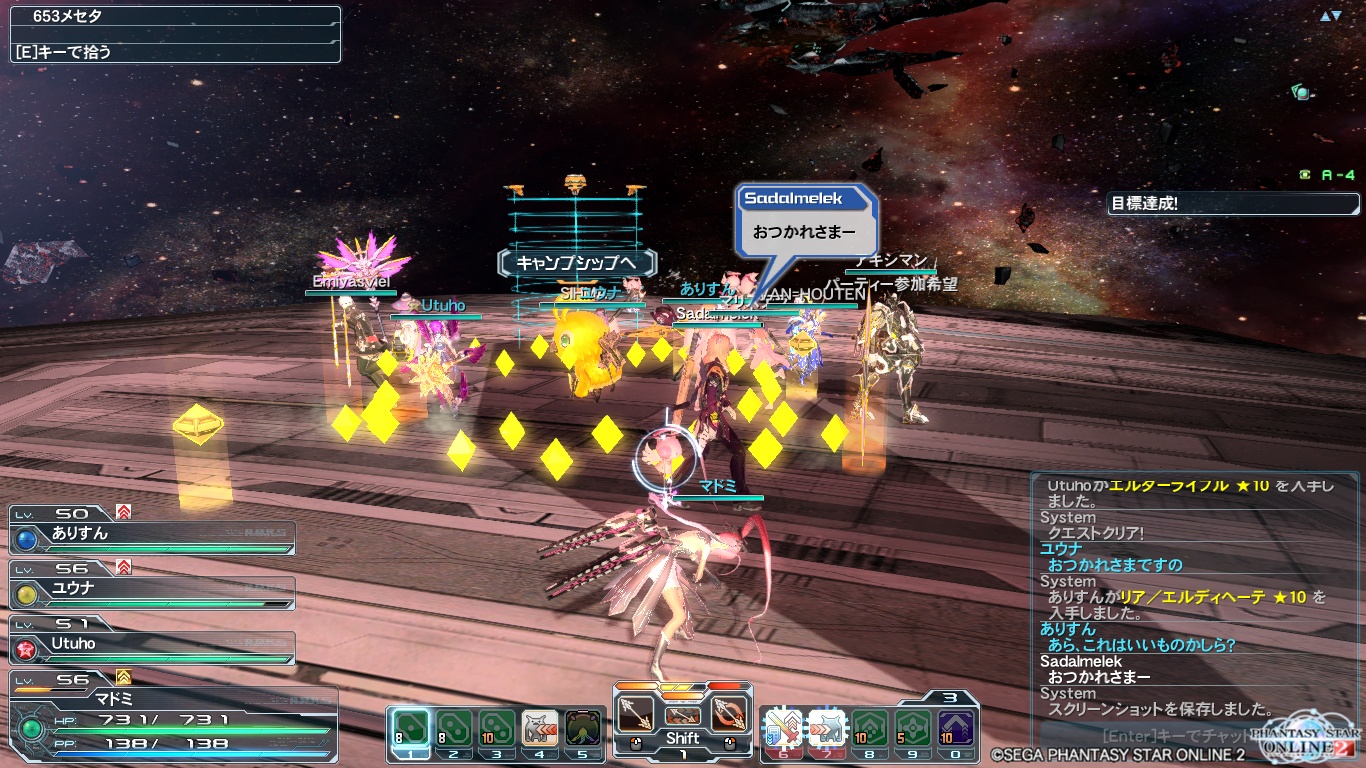The image size is (1366, 768).
Task: Use the green item with count 5
Action: tap(913, 728)
